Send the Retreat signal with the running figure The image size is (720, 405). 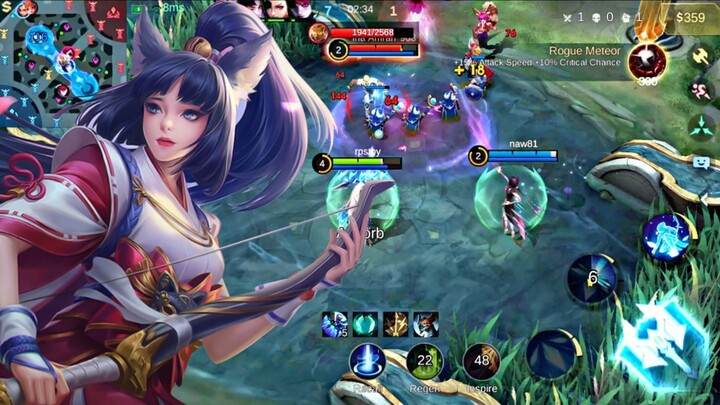(700, 90)
